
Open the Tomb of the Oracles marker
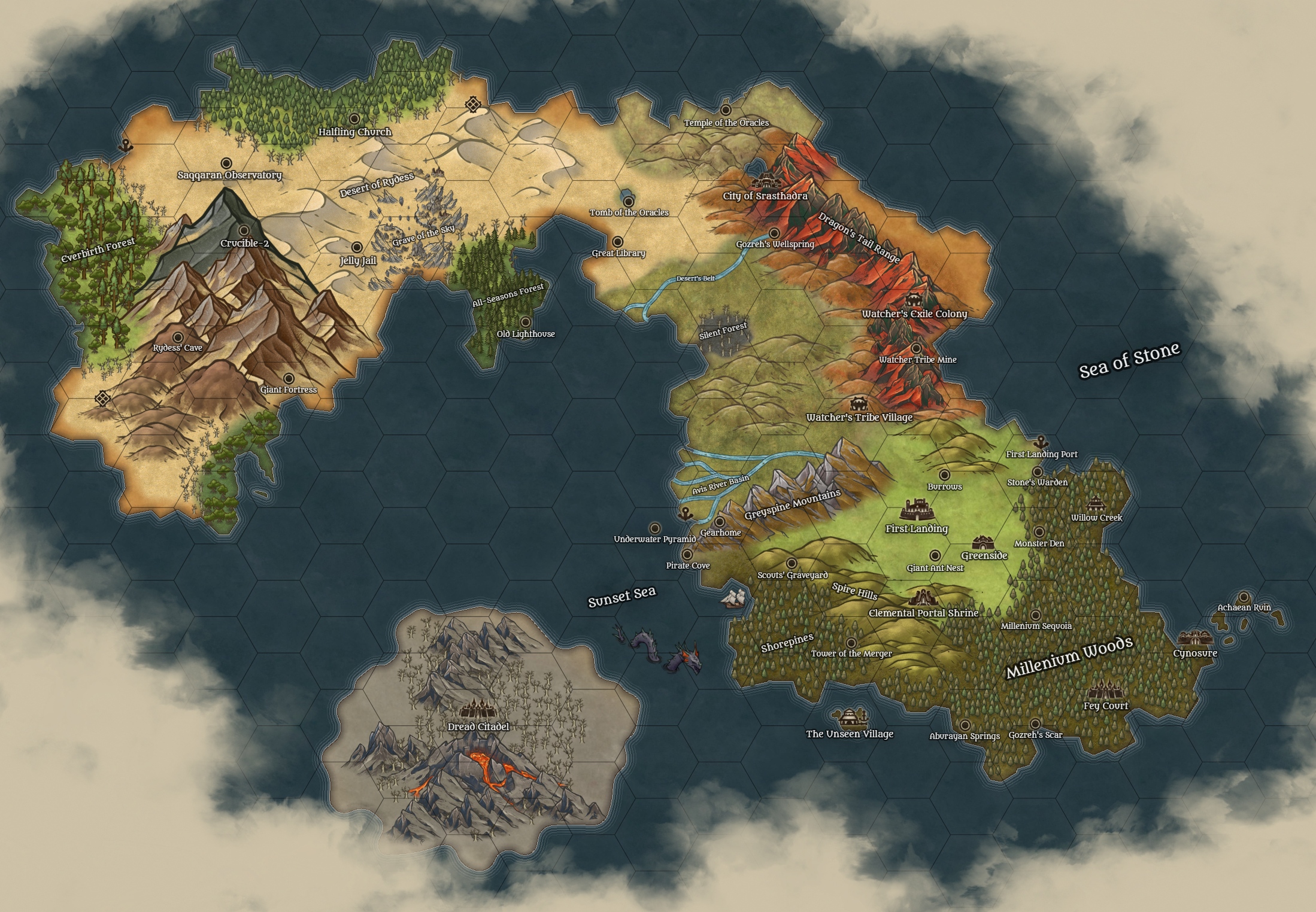[x=629, y=202]
